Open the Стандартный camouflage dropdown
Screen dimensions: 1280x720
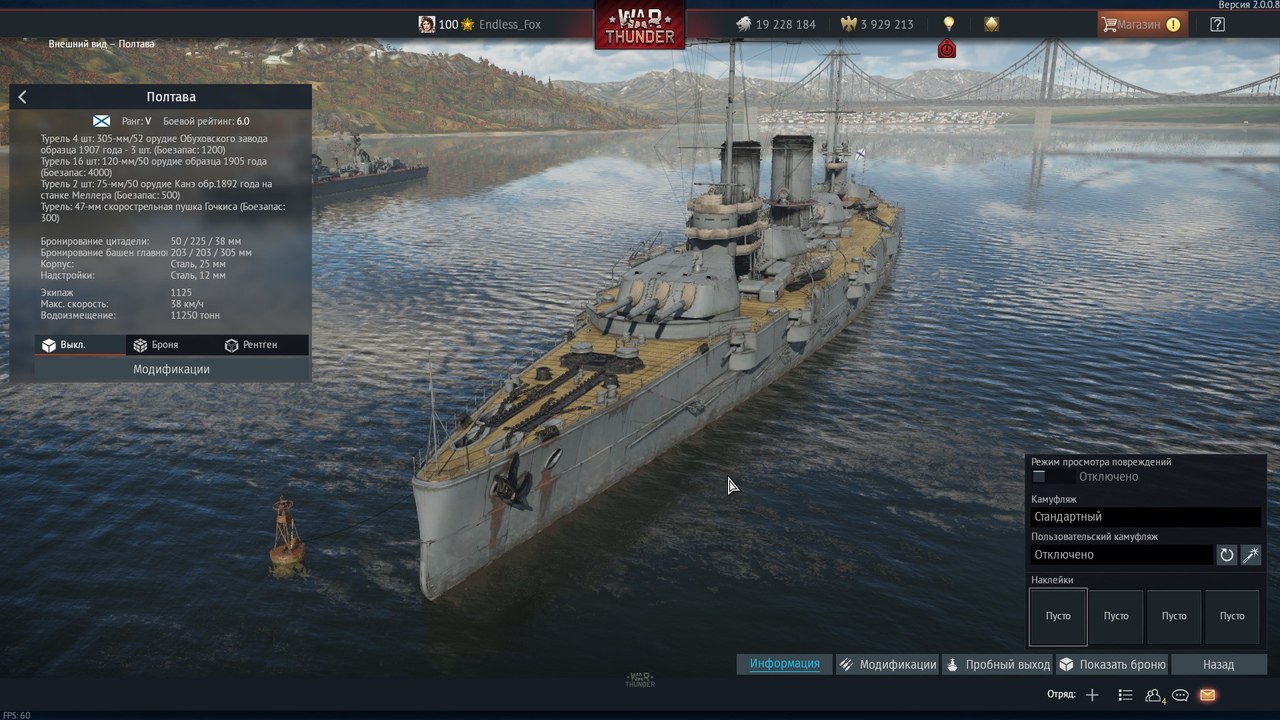[1145, 517]
